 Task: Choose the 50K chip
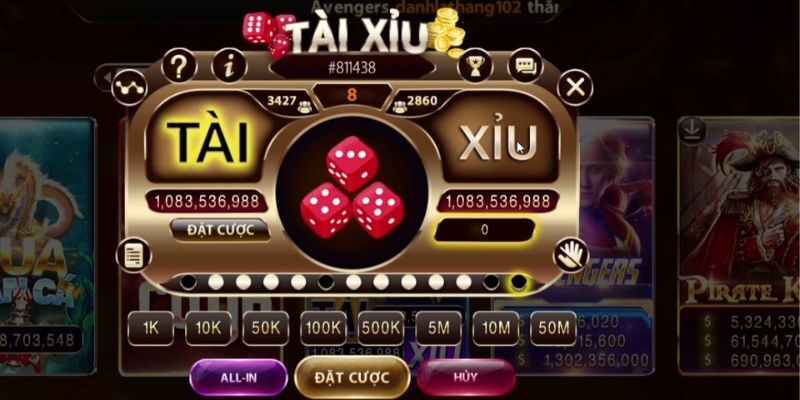coord(264,328)
